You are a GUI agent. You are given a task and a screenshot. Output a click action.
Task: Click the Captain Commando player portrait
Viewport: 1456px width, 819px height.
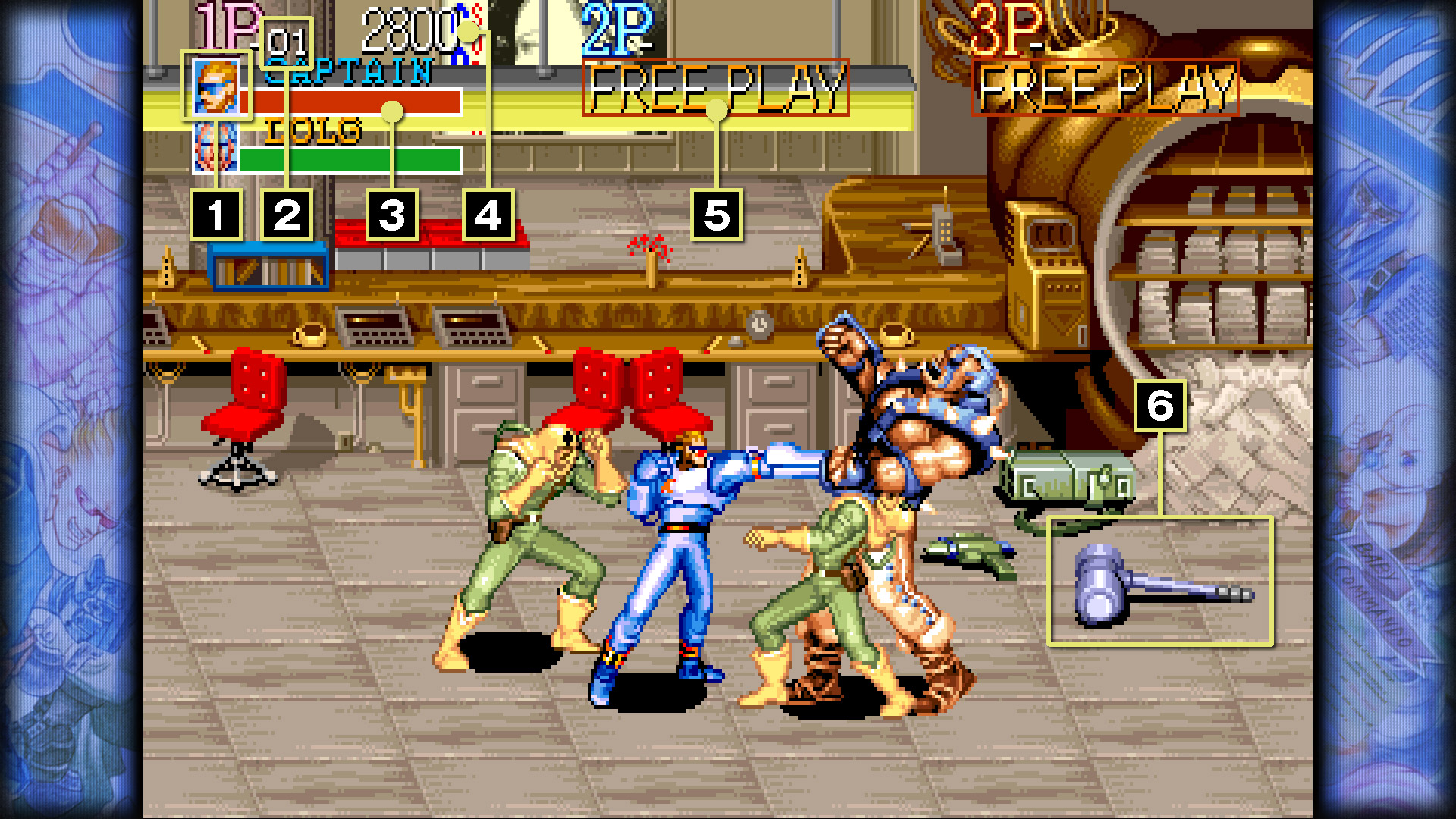217,86
